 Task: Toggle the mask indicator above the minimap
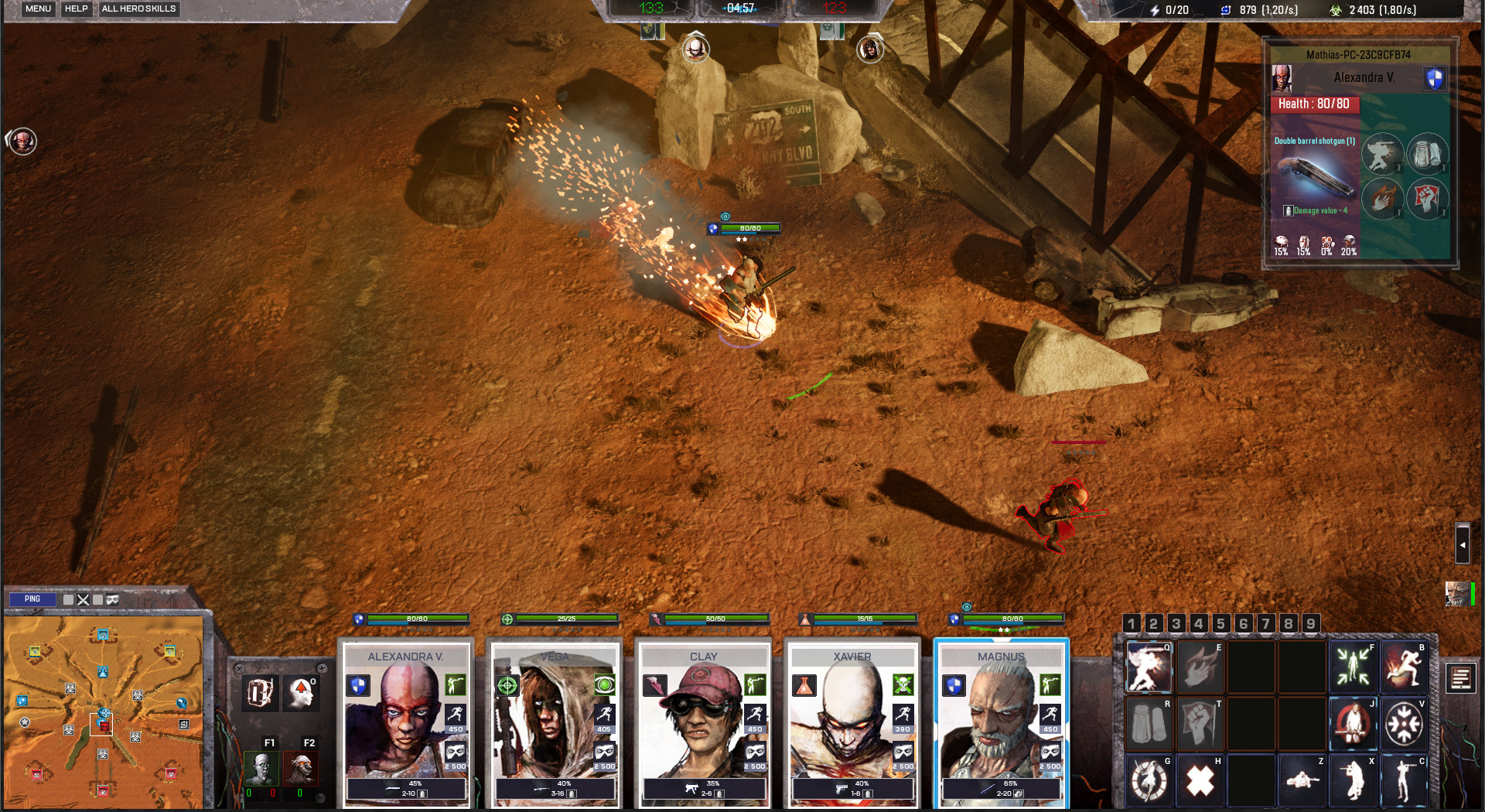112,600
